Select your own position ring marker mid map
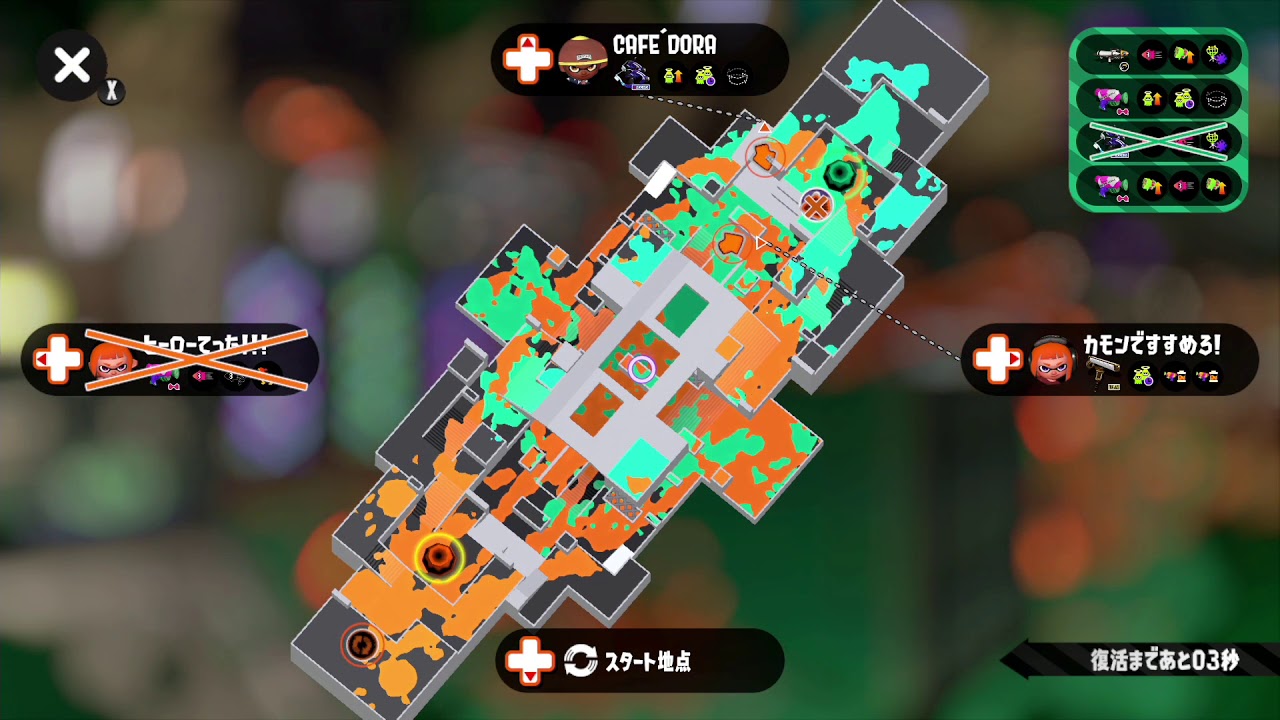1280x720 pixels. point(640,370)
